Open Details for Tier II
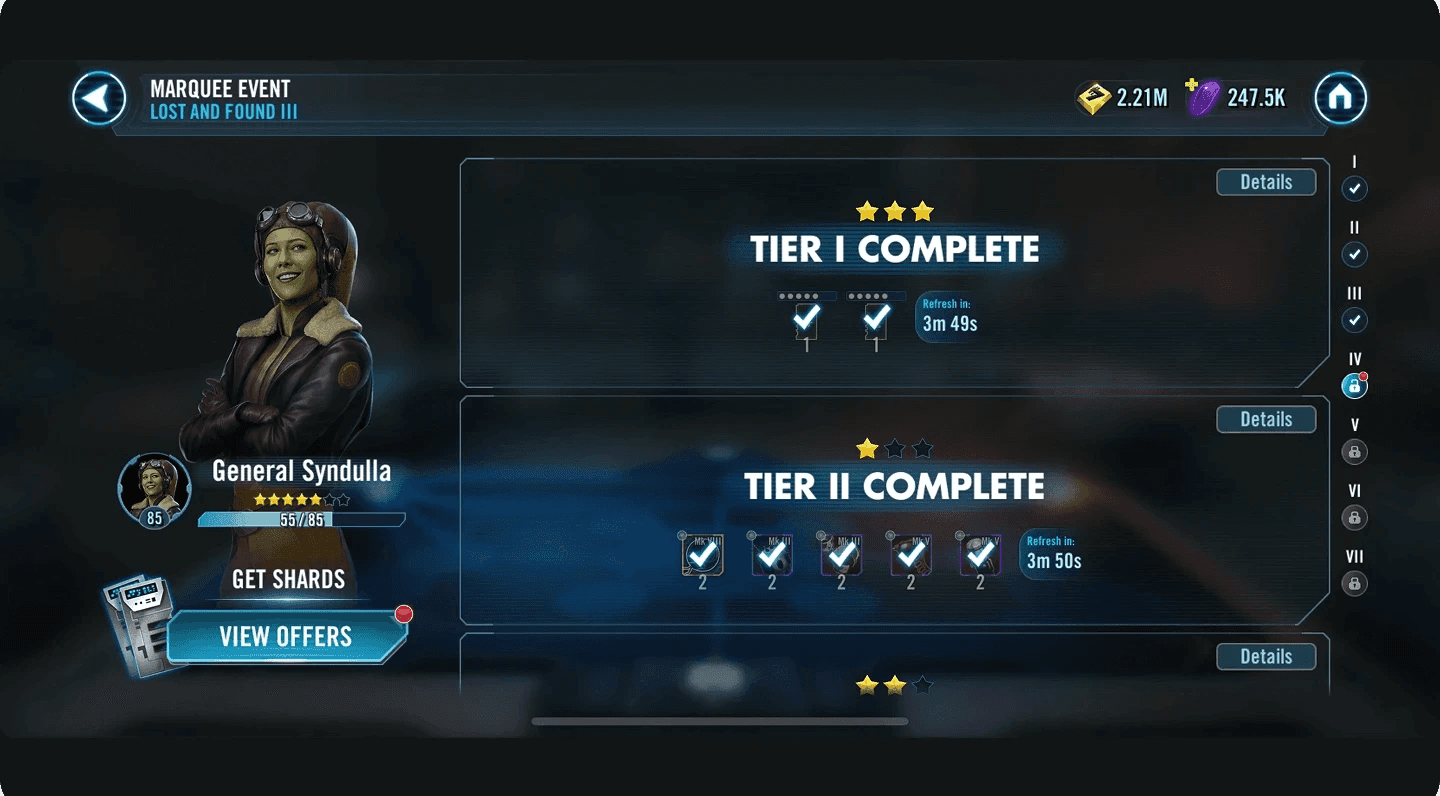The height and width of the screenshot is (796, 1440). [1266, 419]
